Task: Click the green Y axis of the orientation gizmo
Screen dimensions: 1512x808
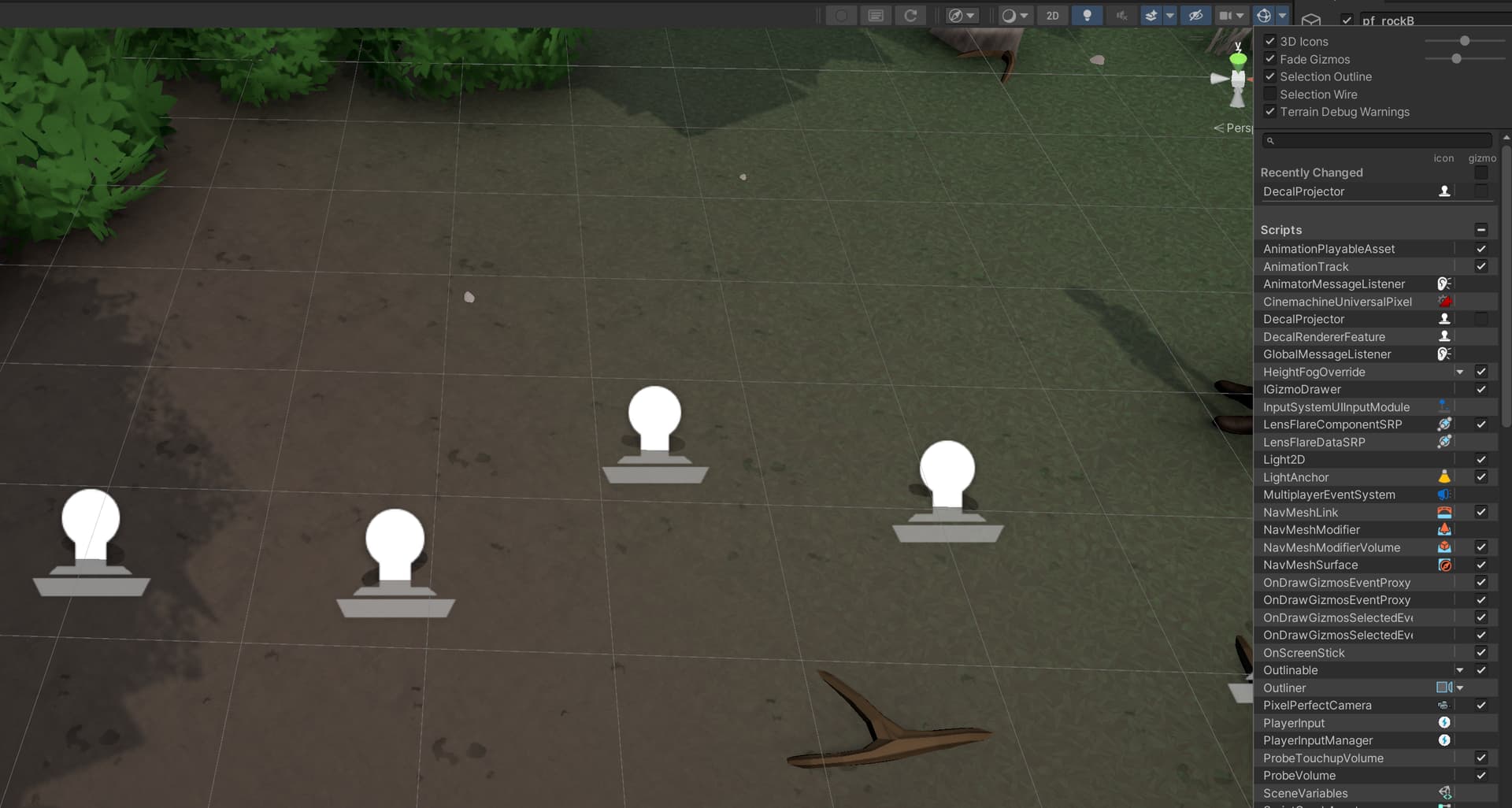Action: pyautogui.click(x=1240, y=57)
